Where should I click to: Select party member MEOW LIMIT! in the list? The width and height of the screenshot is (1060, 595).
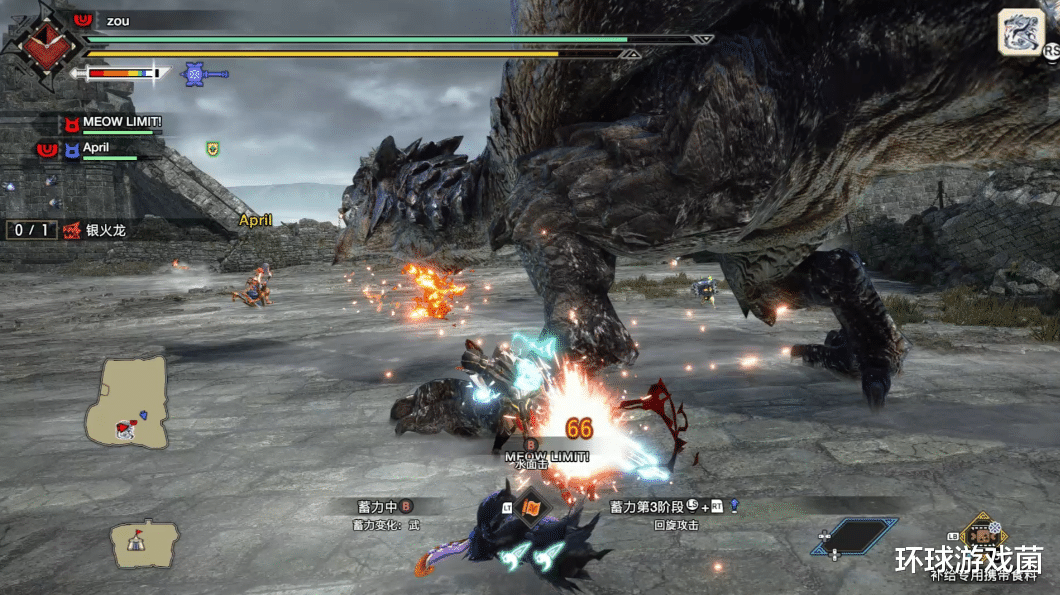pos(122,122)
